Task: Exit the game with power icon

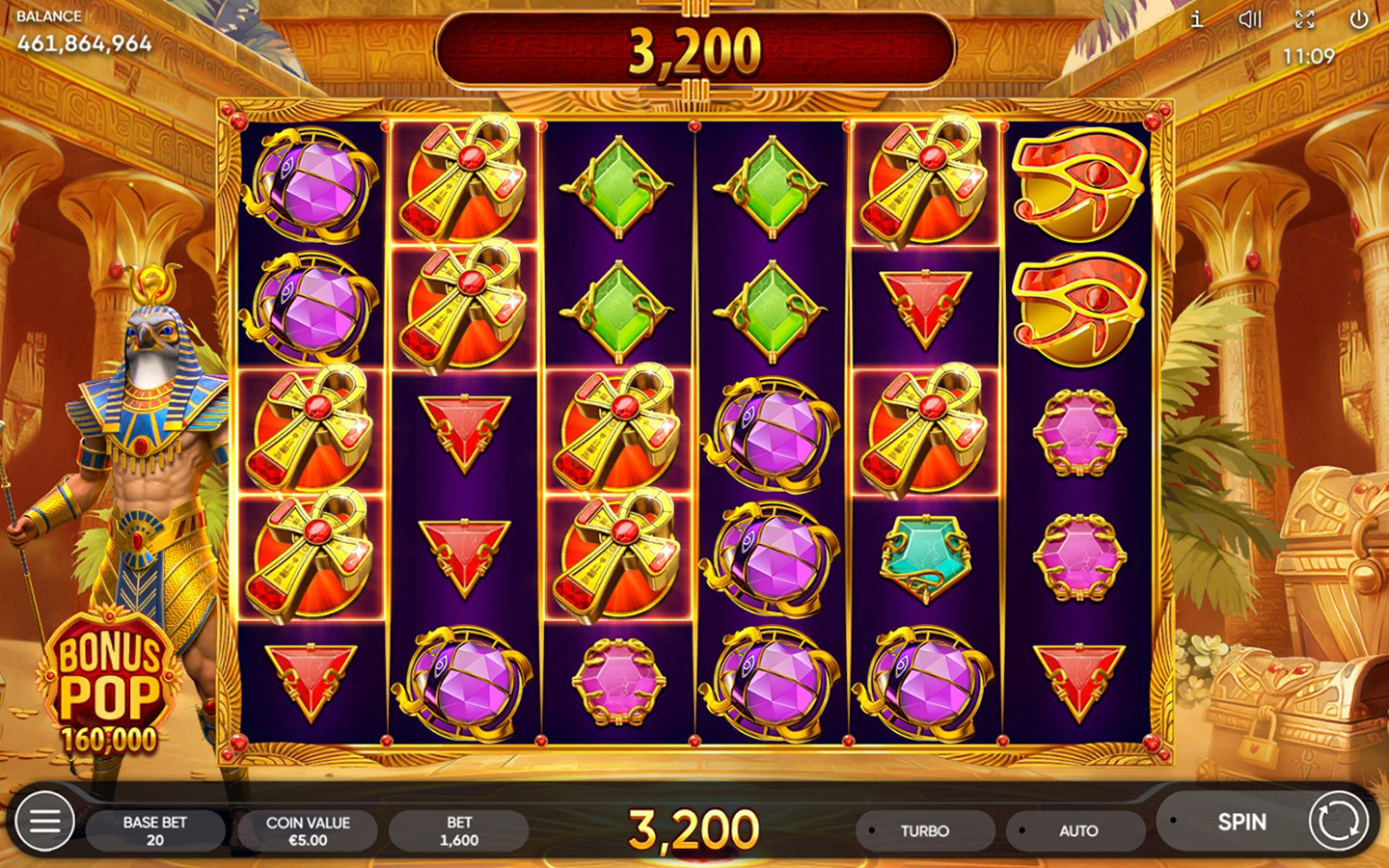Action: [x=1359, y=19]
